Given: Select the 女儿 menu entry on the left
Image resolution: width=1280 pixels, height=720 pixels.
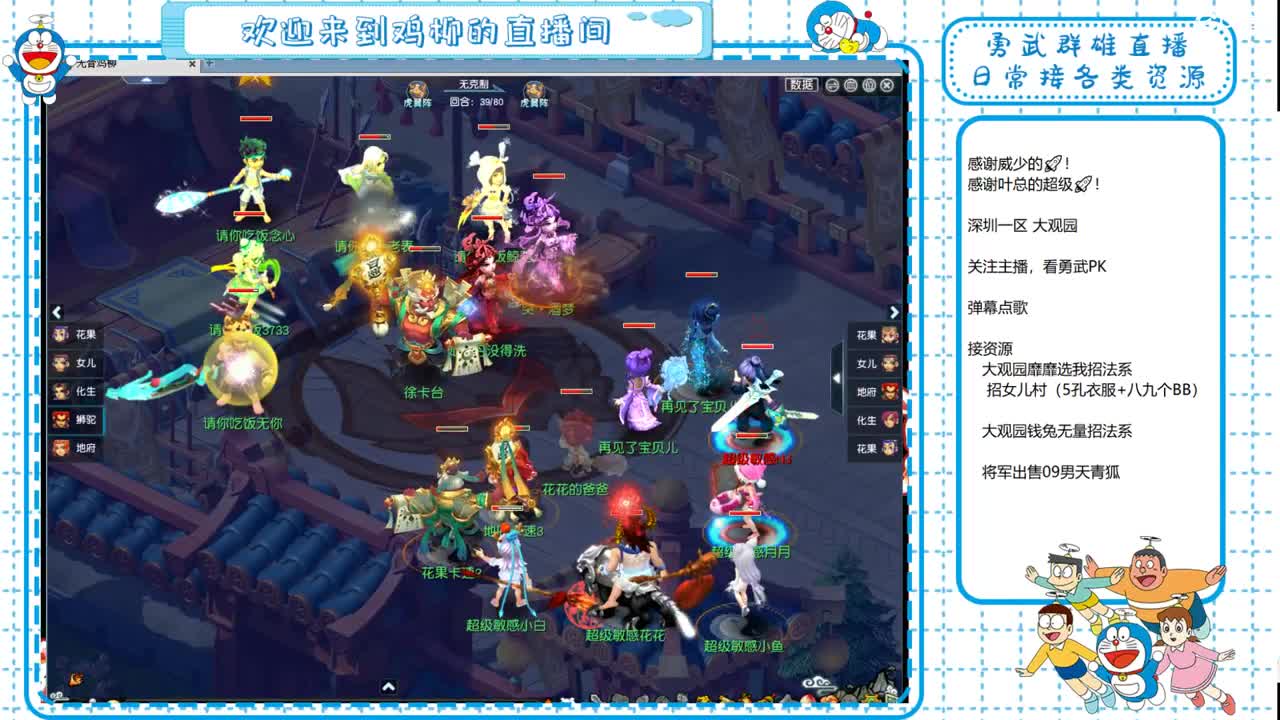Looking at the screenshot, I should (x=72, y=361).
